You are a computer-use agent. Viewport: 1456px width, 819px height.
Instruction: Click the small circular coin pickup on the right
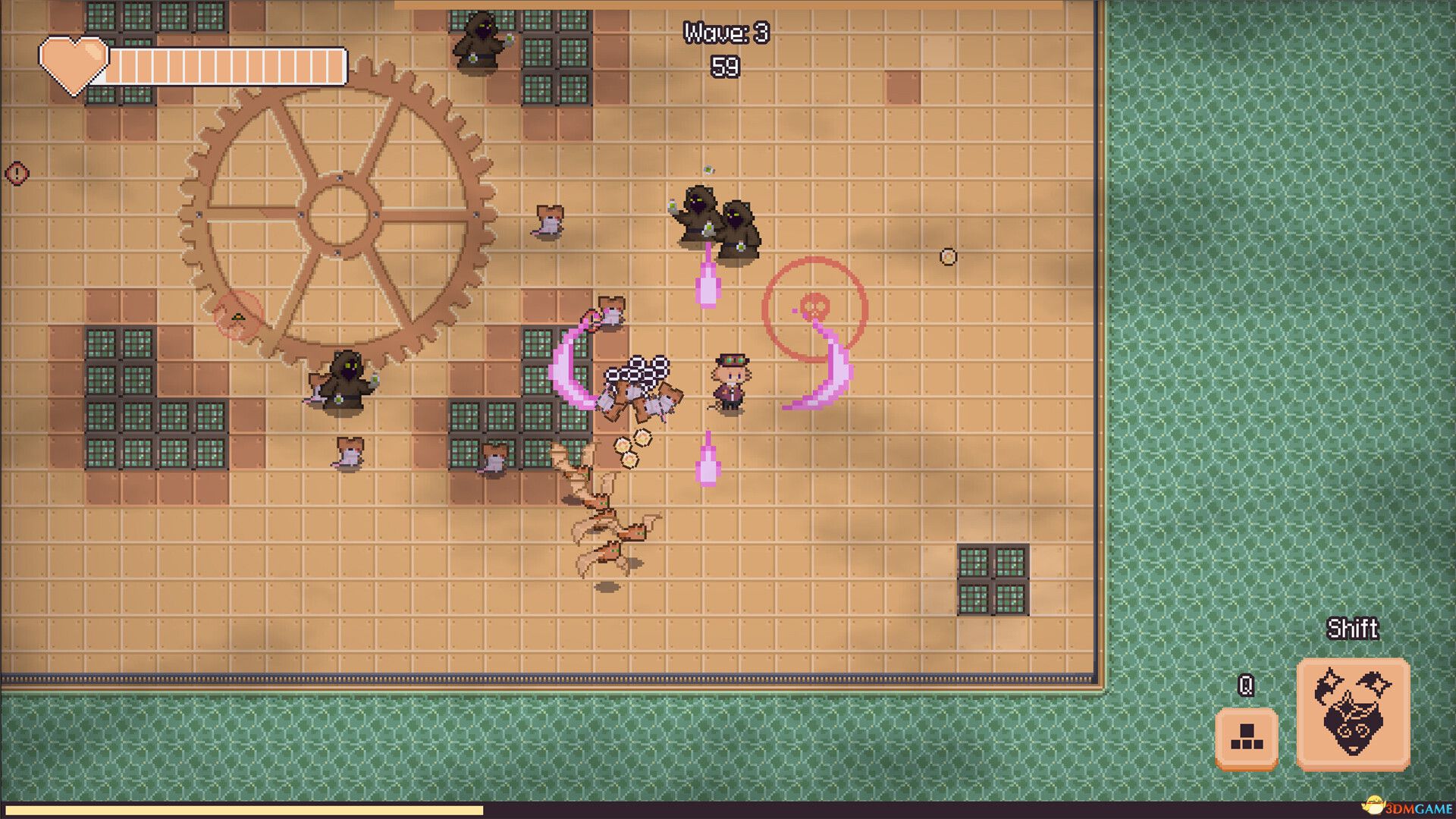click(x=948, y=256)
